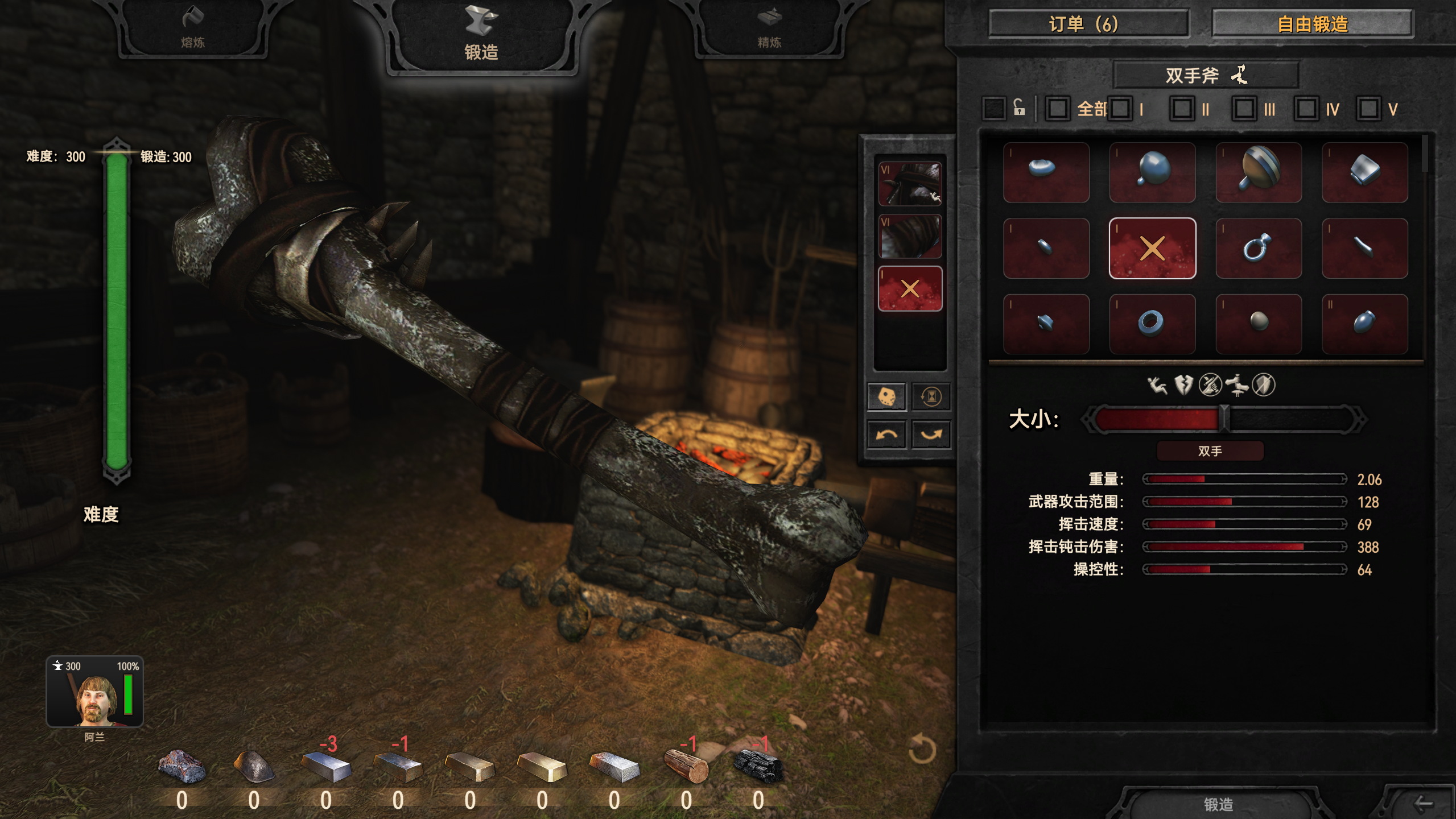The width and height of the screenshot is (1456, 819).
Task: Redo the crafting change
Action: [931, 435]
